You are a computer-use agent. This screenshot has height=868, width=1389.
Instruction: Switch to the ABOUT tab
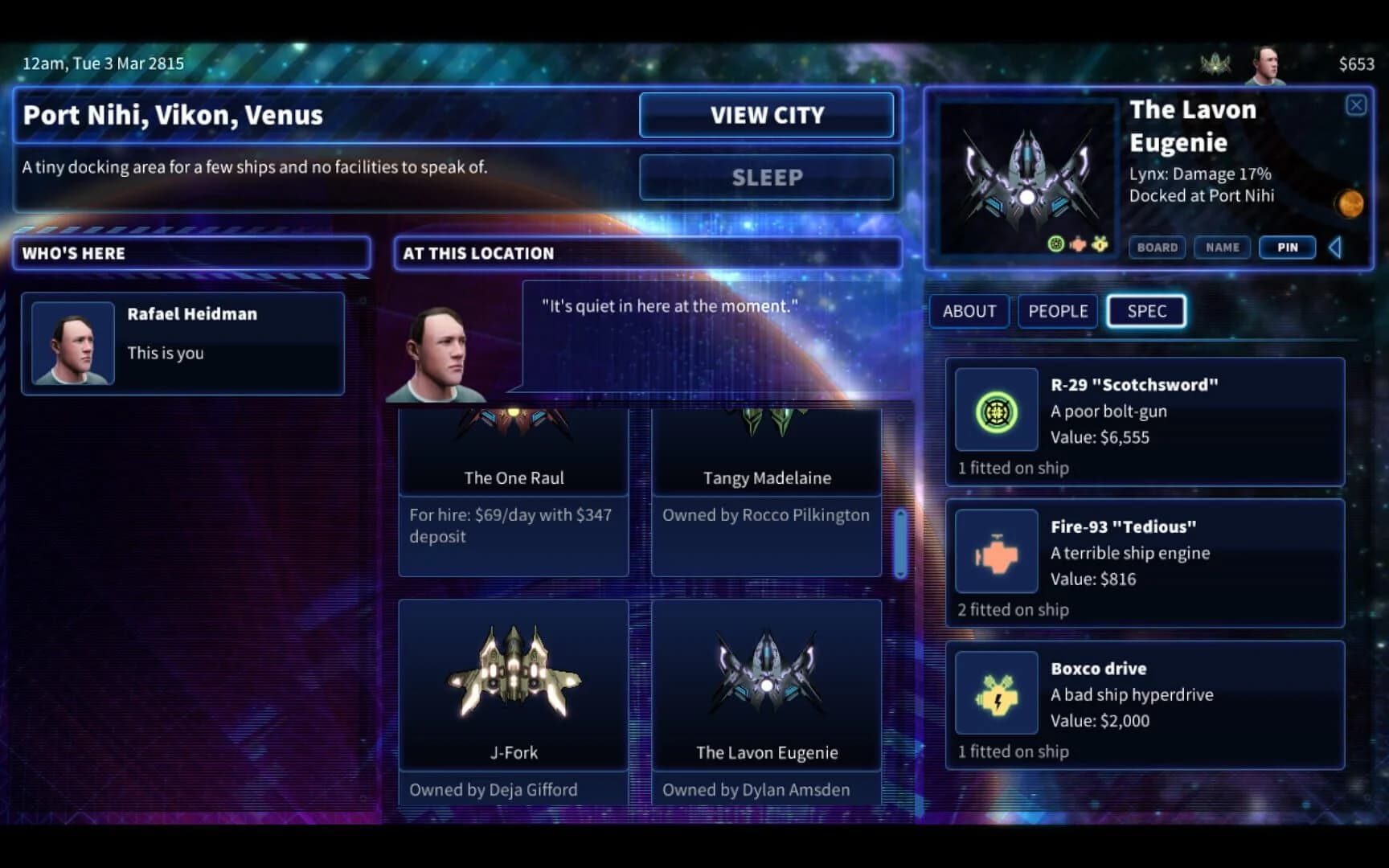[x=969, y=312]
